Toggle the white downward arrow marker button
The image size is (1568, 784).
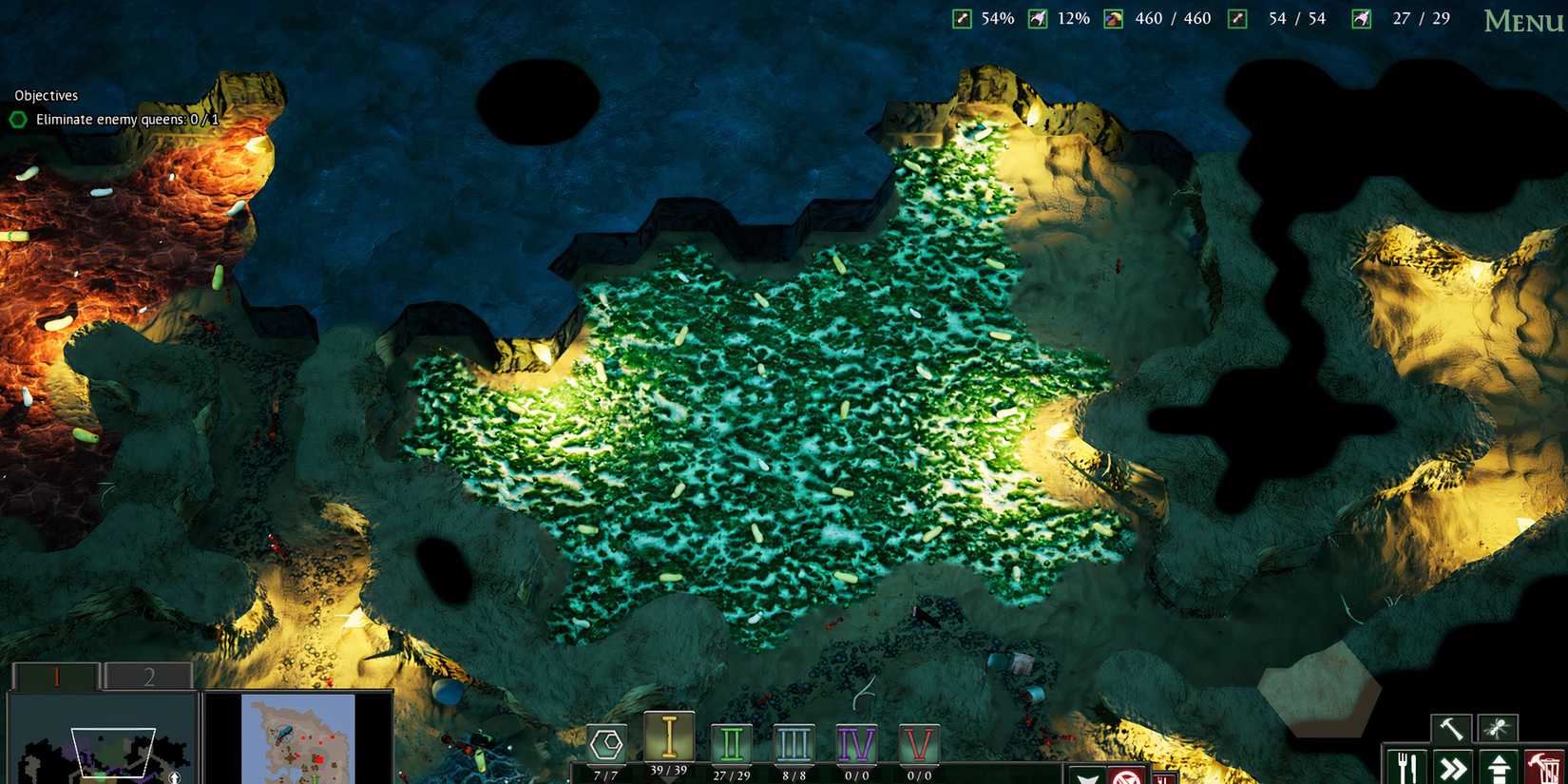click(x=1084, y=777)
